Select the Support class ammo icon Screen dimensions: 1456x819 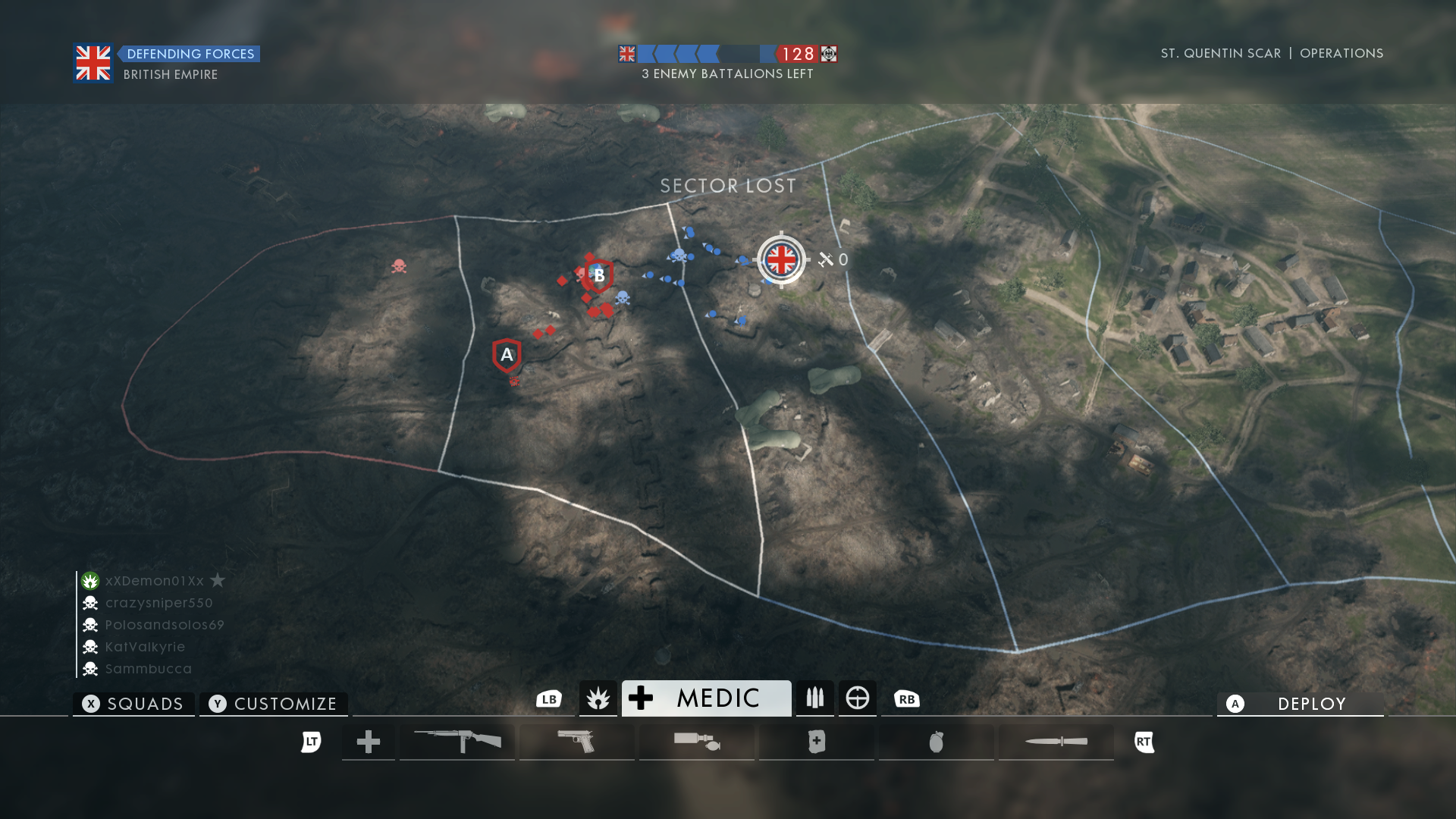pyautogui.click(x=814, y=698)
